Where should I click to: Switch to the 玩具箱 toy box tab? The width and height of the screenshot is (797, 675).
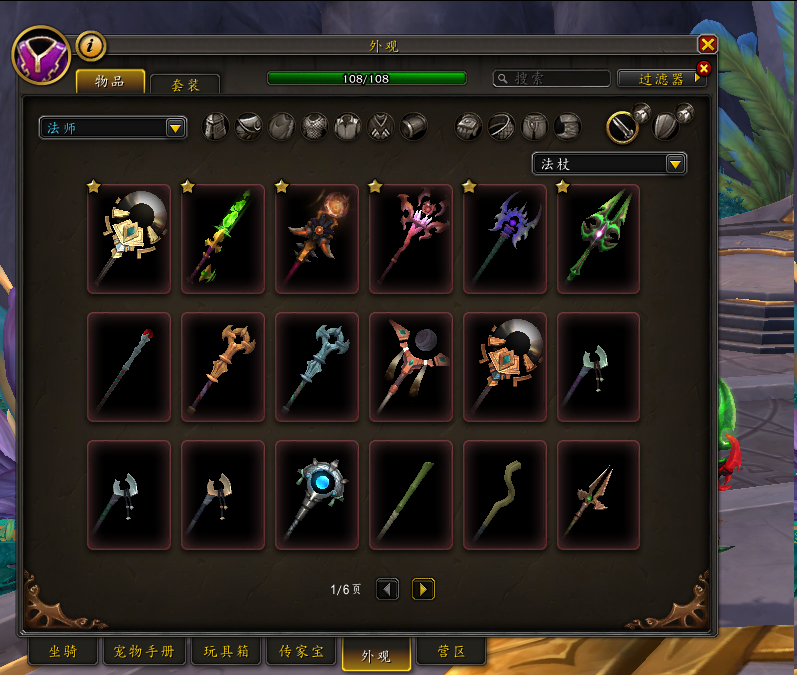coord(226,652)
